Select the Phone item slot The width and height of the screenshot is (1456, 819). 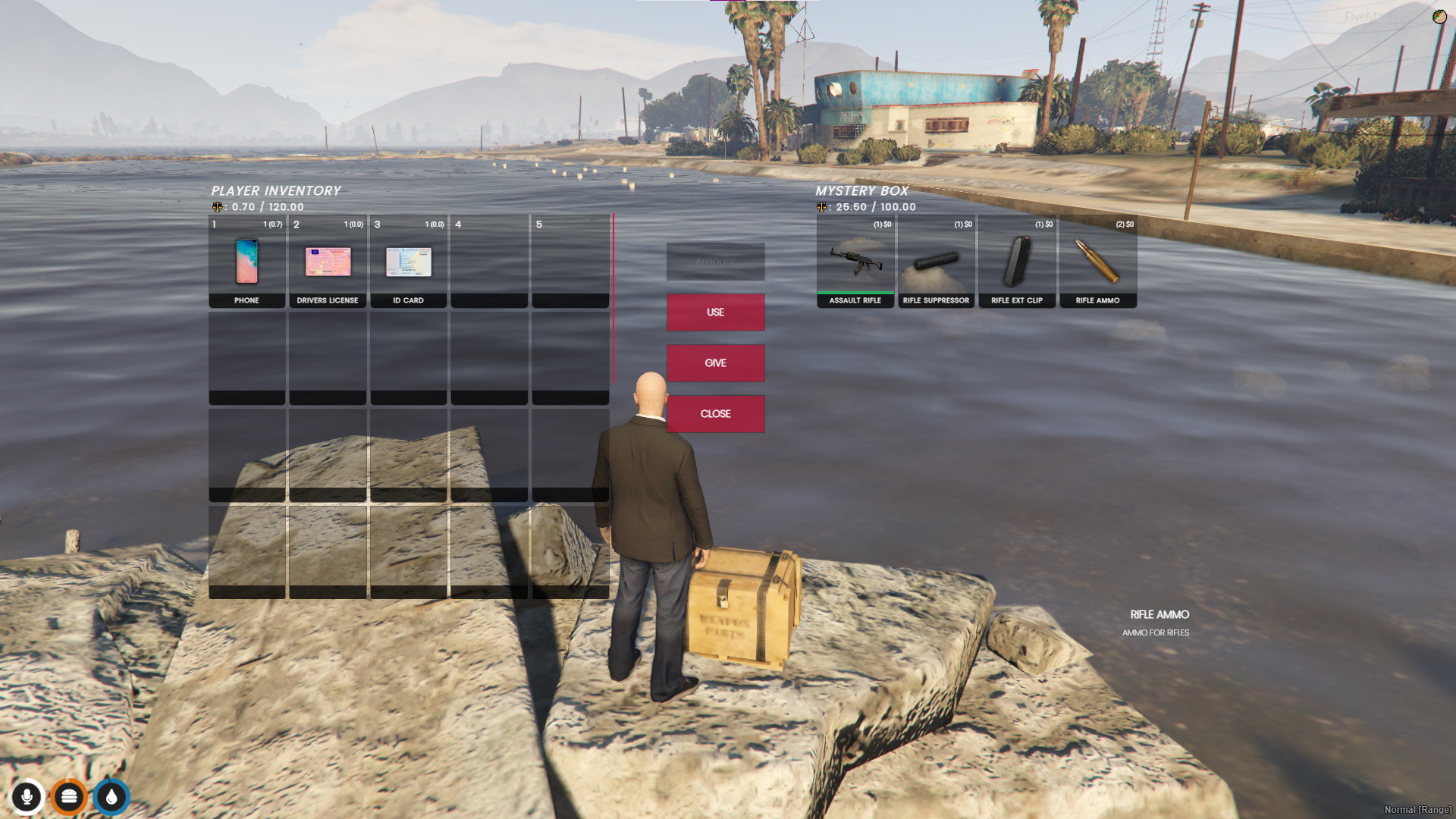click(x=247, y=262)
